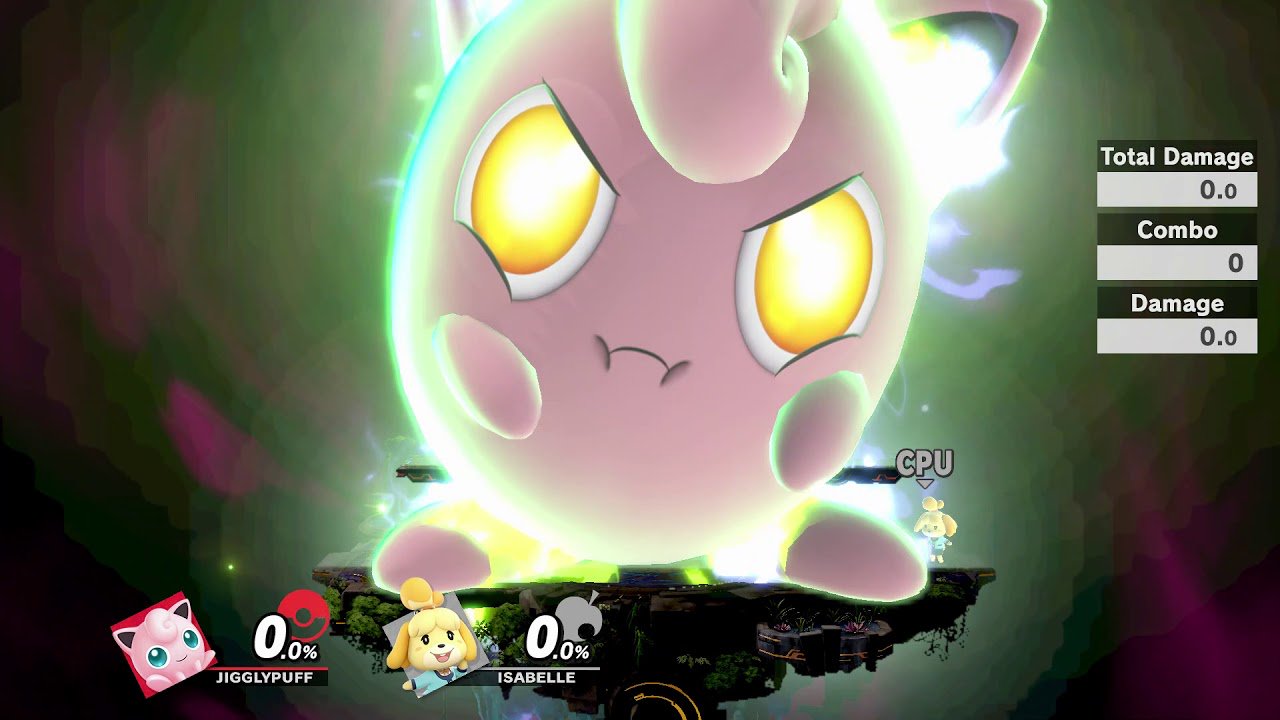Click Jigglypuff's 0.0% damage meter
Image resolution: width=1280 pixels, height=720 pixels.
(283, 637)
